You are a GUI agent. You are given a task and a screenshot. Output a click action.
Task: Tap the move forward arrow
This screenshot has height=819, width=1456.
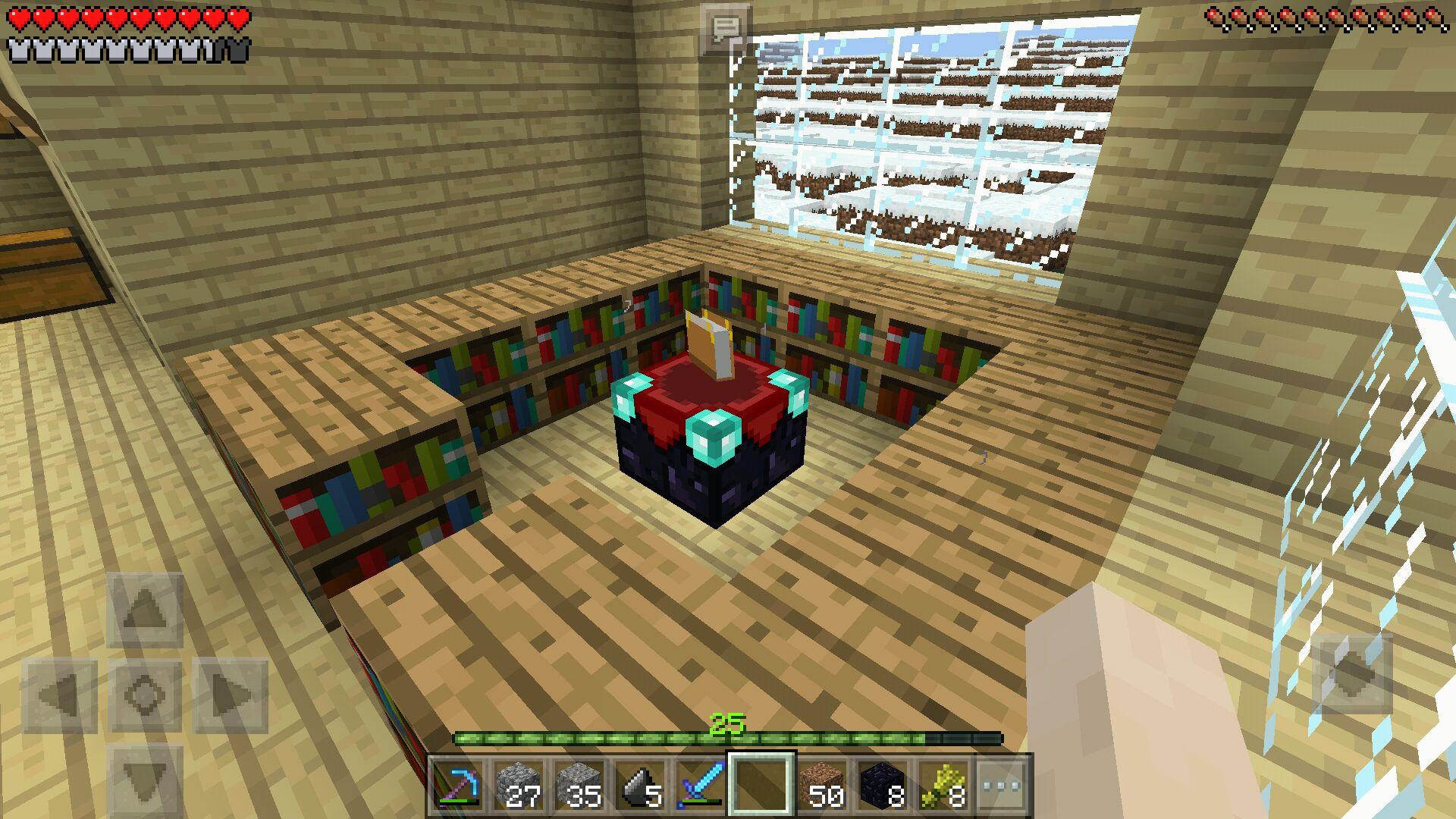(x=145, y=610)
